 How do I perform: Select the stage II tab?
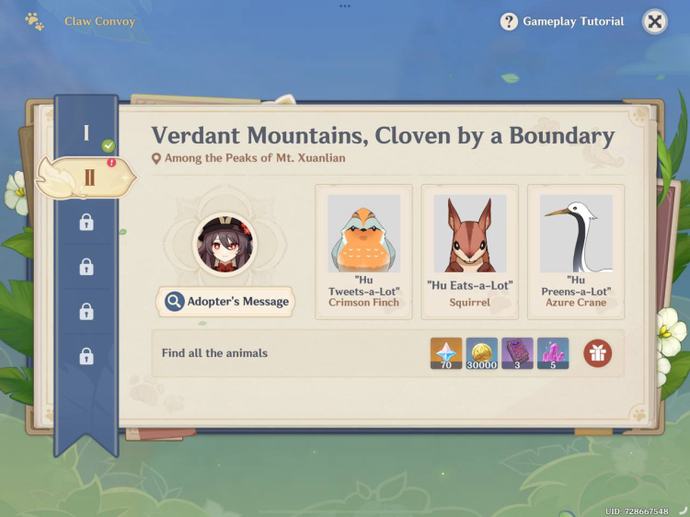click(88, 178)
